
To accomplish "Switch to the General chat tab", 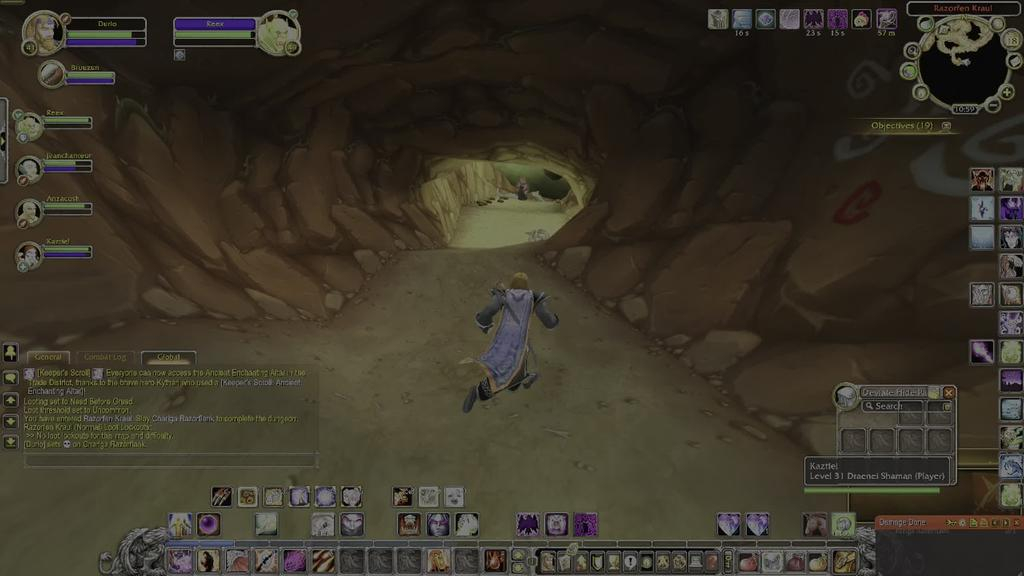I will 48,357.
